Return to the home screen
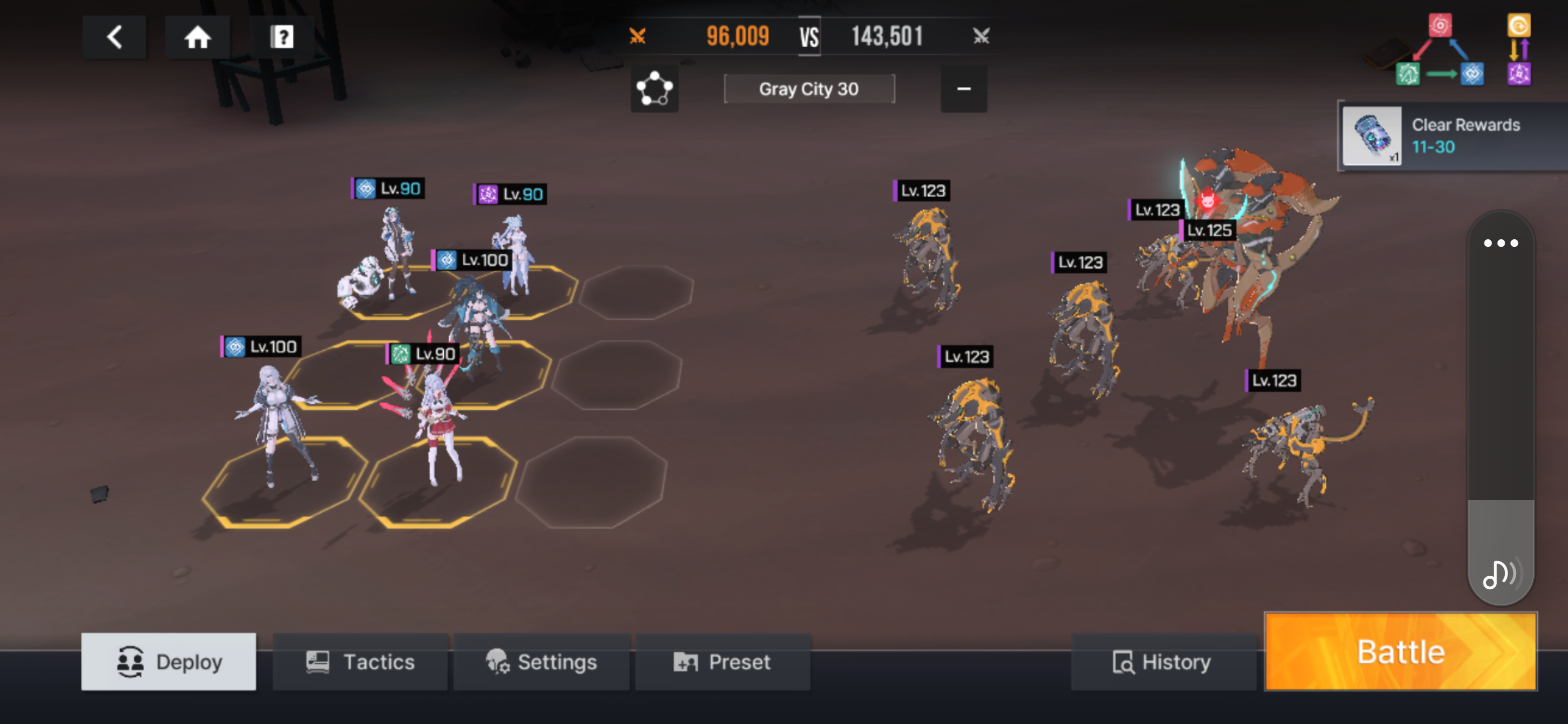This screenshot has width=1568, height=724. click(x=198, y=37)
